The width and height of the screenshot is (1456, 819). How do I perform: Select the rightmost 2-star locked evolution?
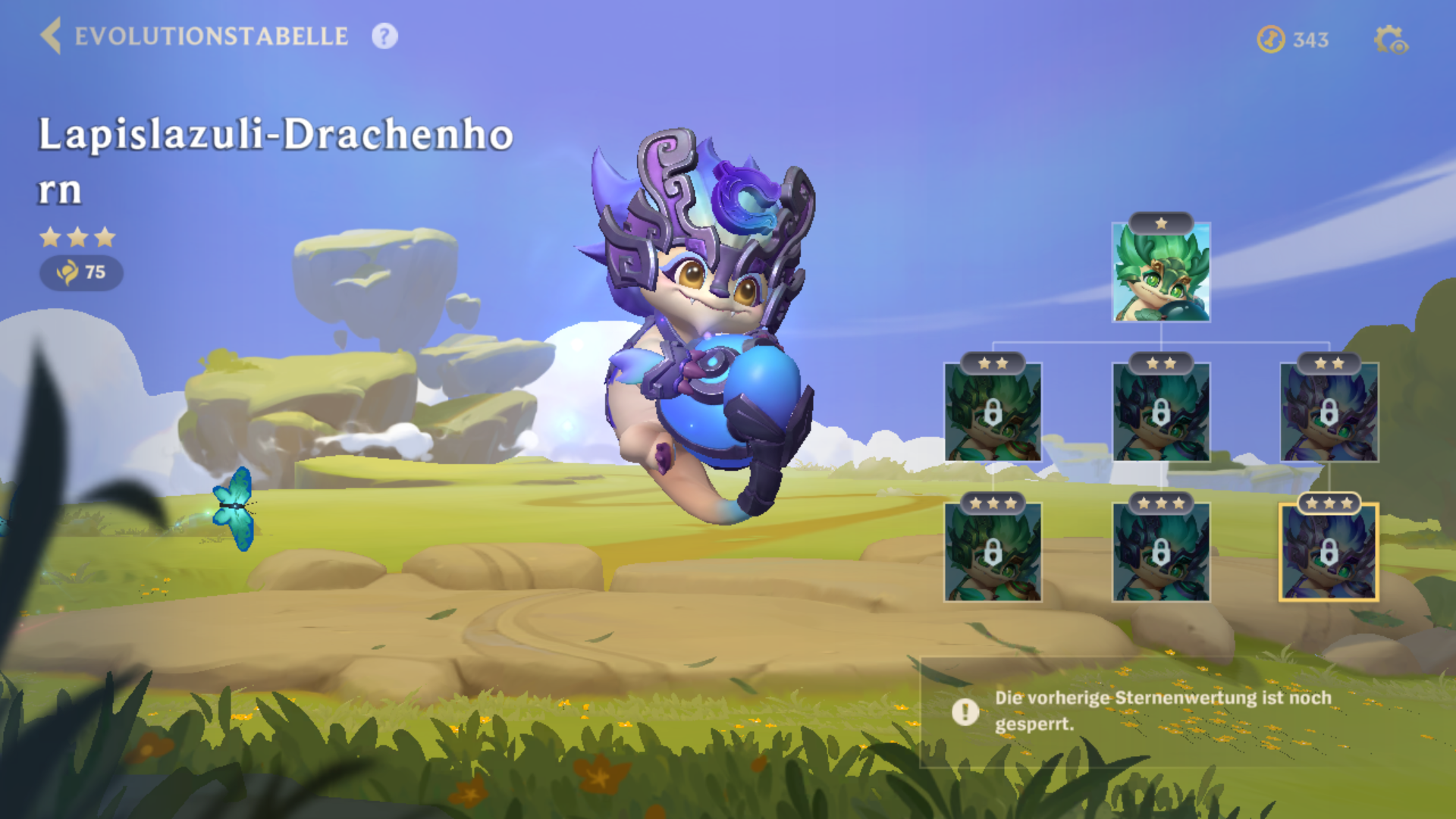1329,415
